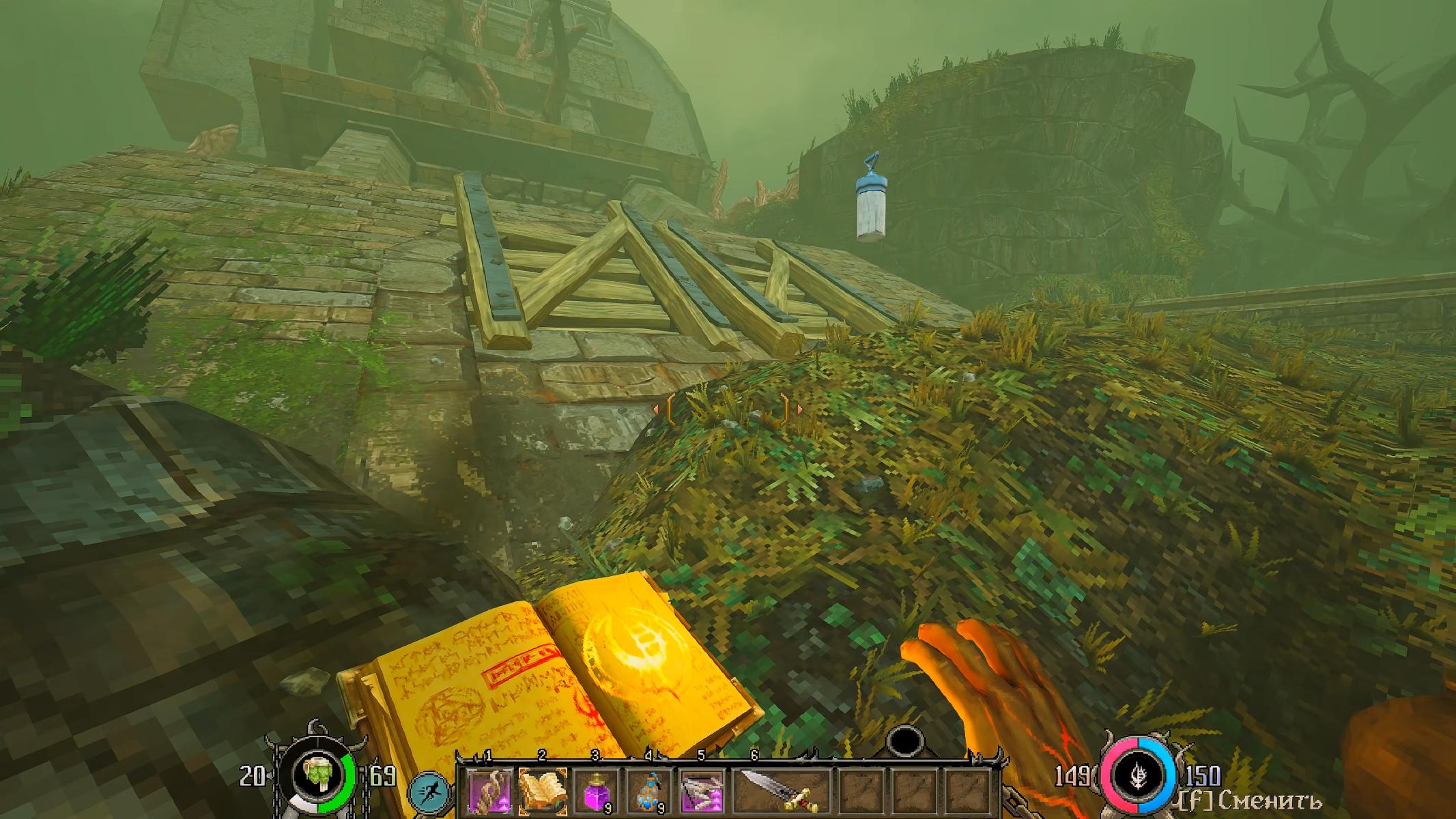
Task: Choose the skeletal claw in slot 5
Action: point(702,792)
